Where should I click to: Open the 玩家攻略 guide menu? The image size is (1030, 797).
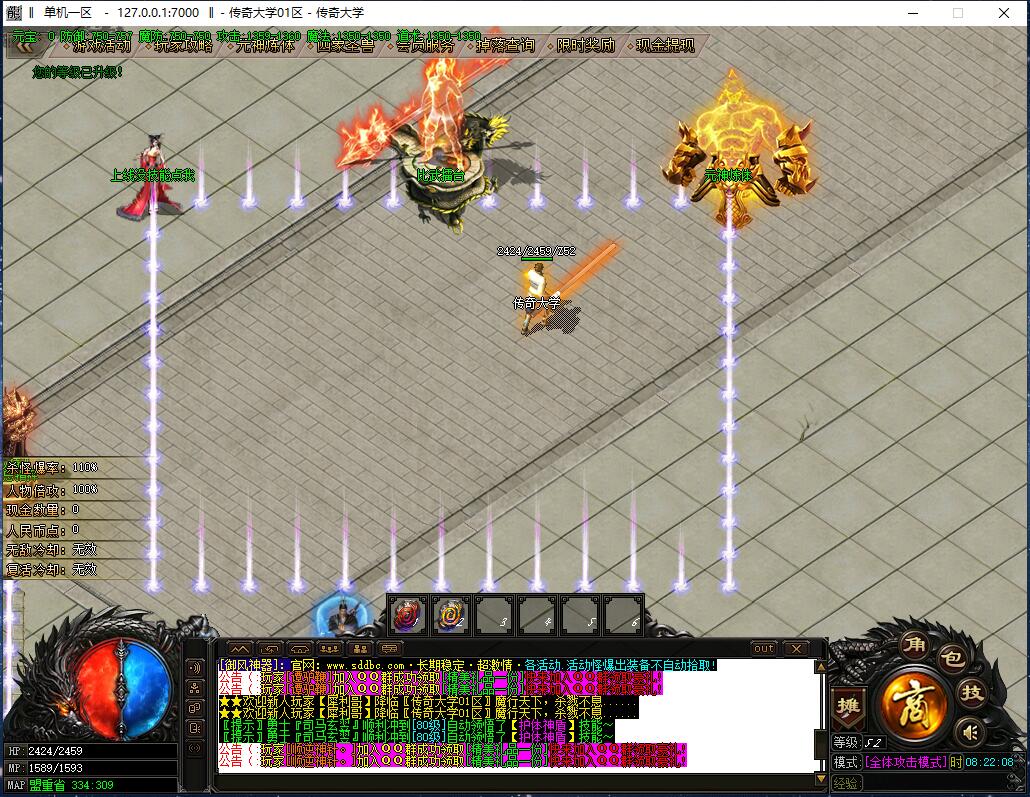[x=183, y=46]
